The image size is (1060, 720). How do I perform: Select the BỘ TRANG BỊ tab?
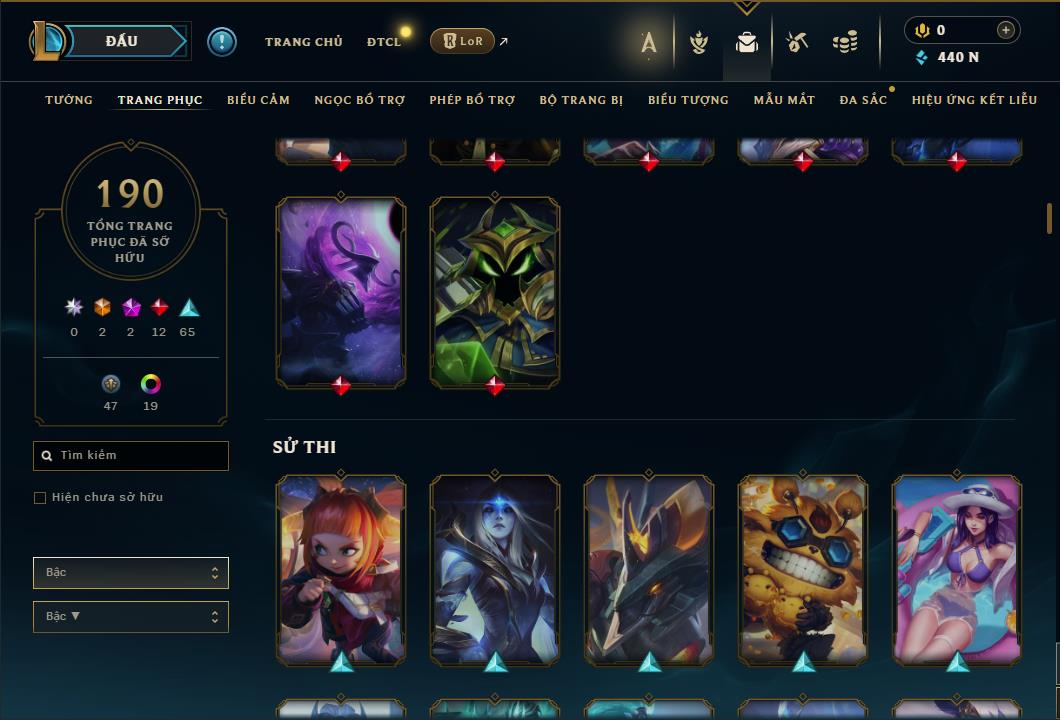(581, 100)
